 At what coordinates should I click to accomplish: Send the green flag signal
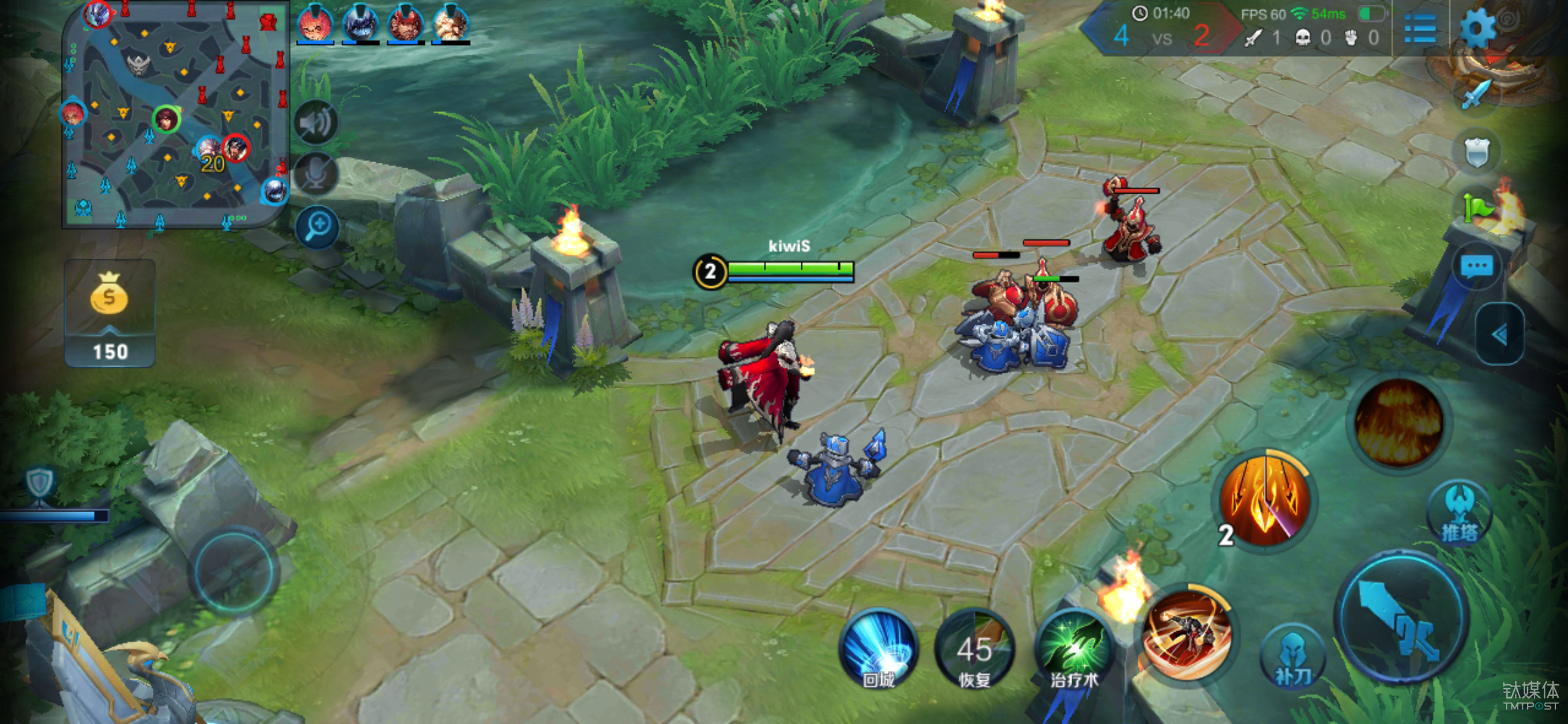[x=1477, y=208]
